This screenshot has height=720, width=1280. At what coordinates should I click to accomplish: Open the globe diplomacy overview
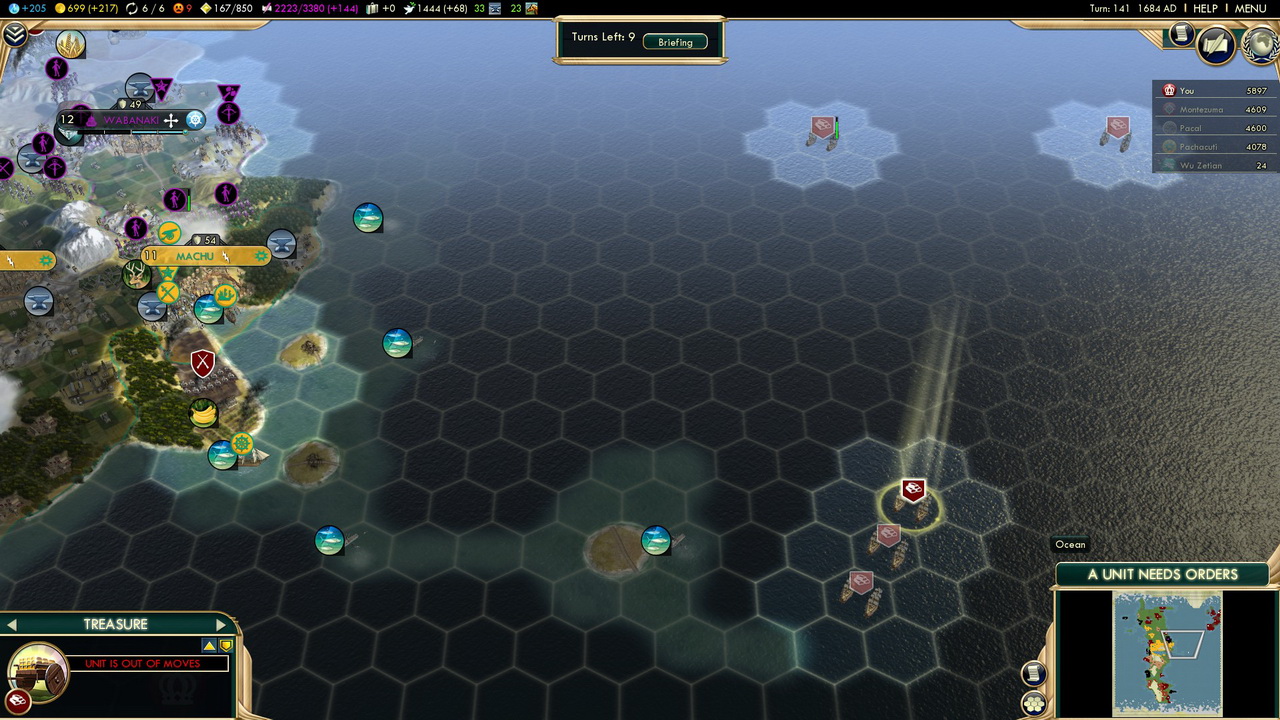1258,45
